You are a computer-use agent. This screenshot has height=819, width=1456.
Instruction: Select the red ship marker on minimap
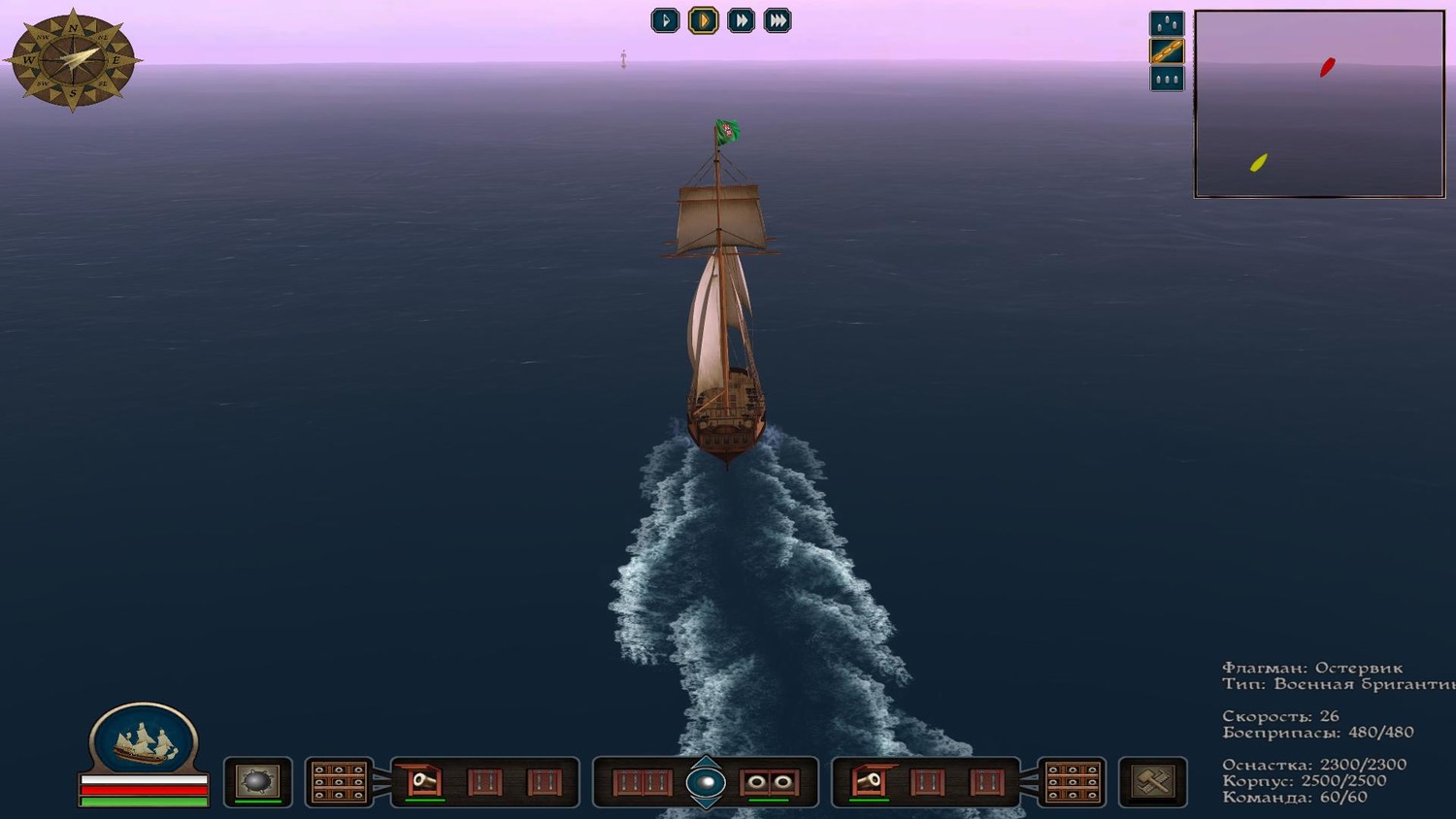point(1327,67)
